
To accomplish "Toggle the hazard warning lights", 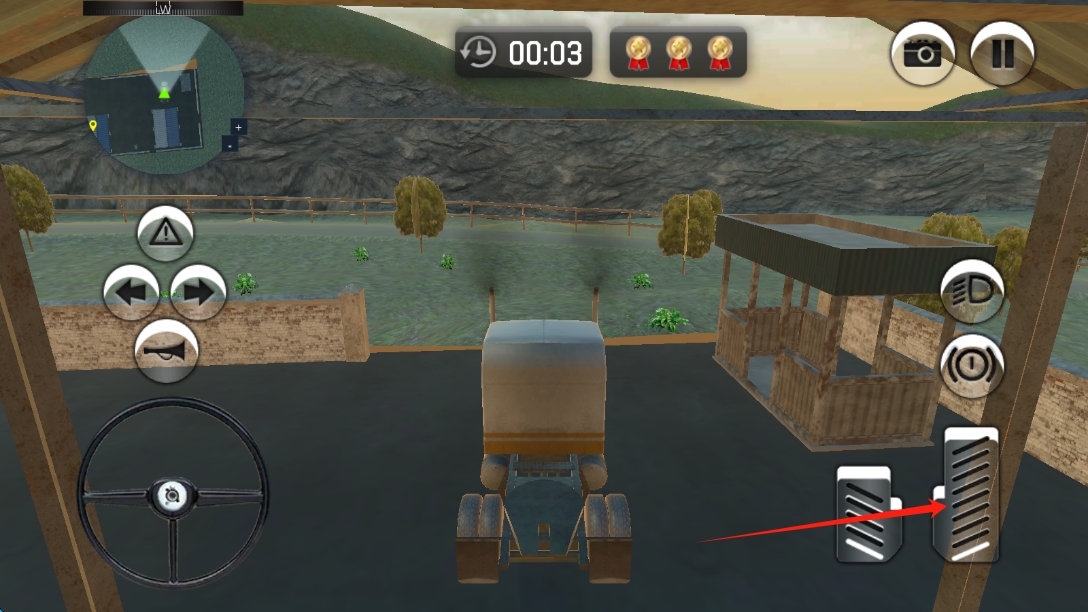I will [166, 234].
